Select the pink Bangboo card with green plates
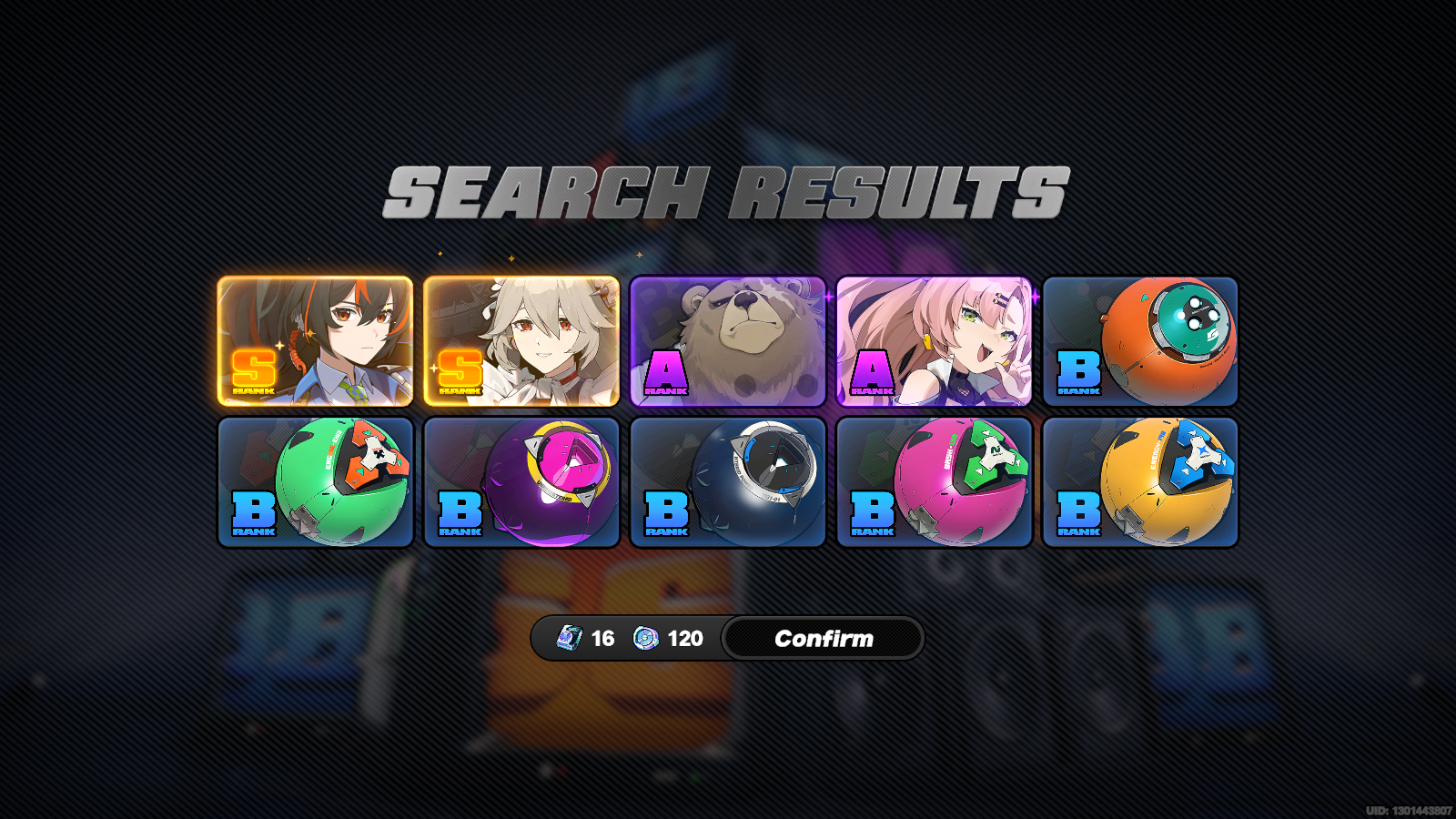This screenshot has width=1456, height=819. [935, 482]
